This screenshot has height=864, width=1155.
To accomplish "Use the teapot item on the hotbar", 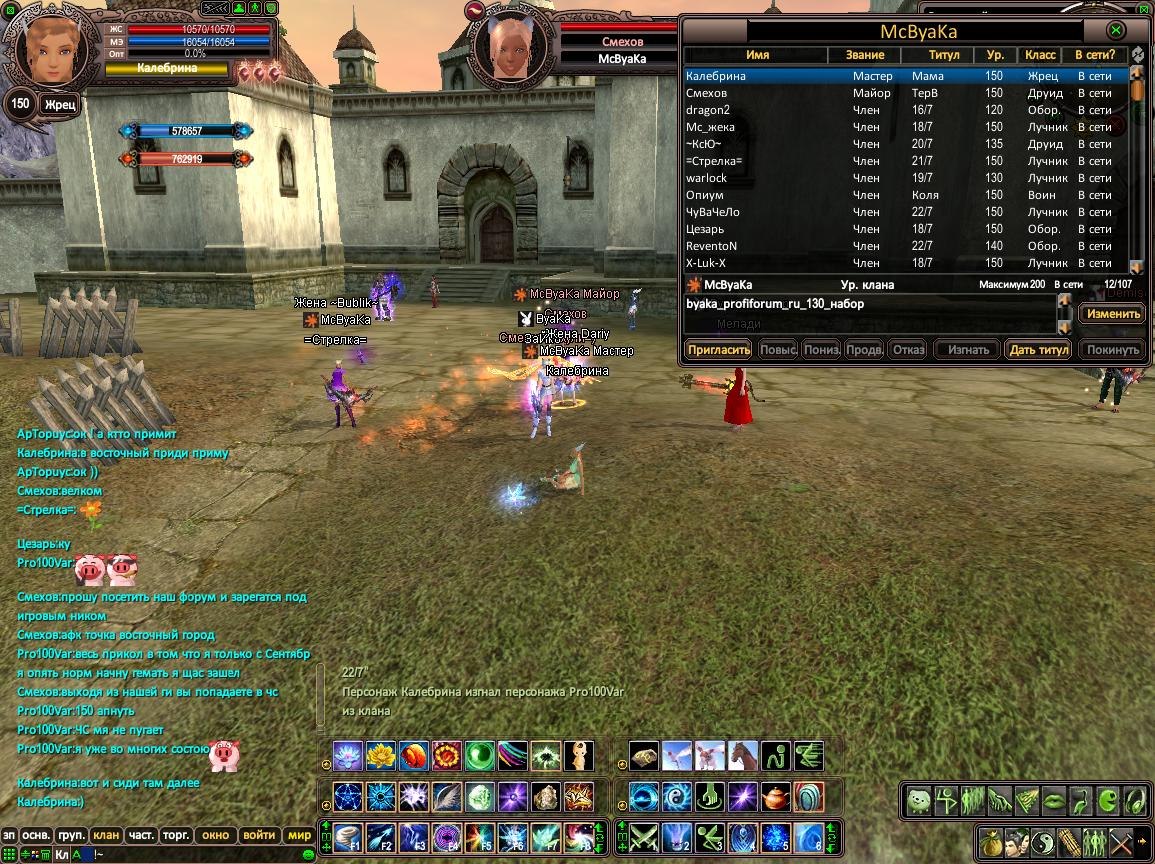I will click(x=776, y=797).
